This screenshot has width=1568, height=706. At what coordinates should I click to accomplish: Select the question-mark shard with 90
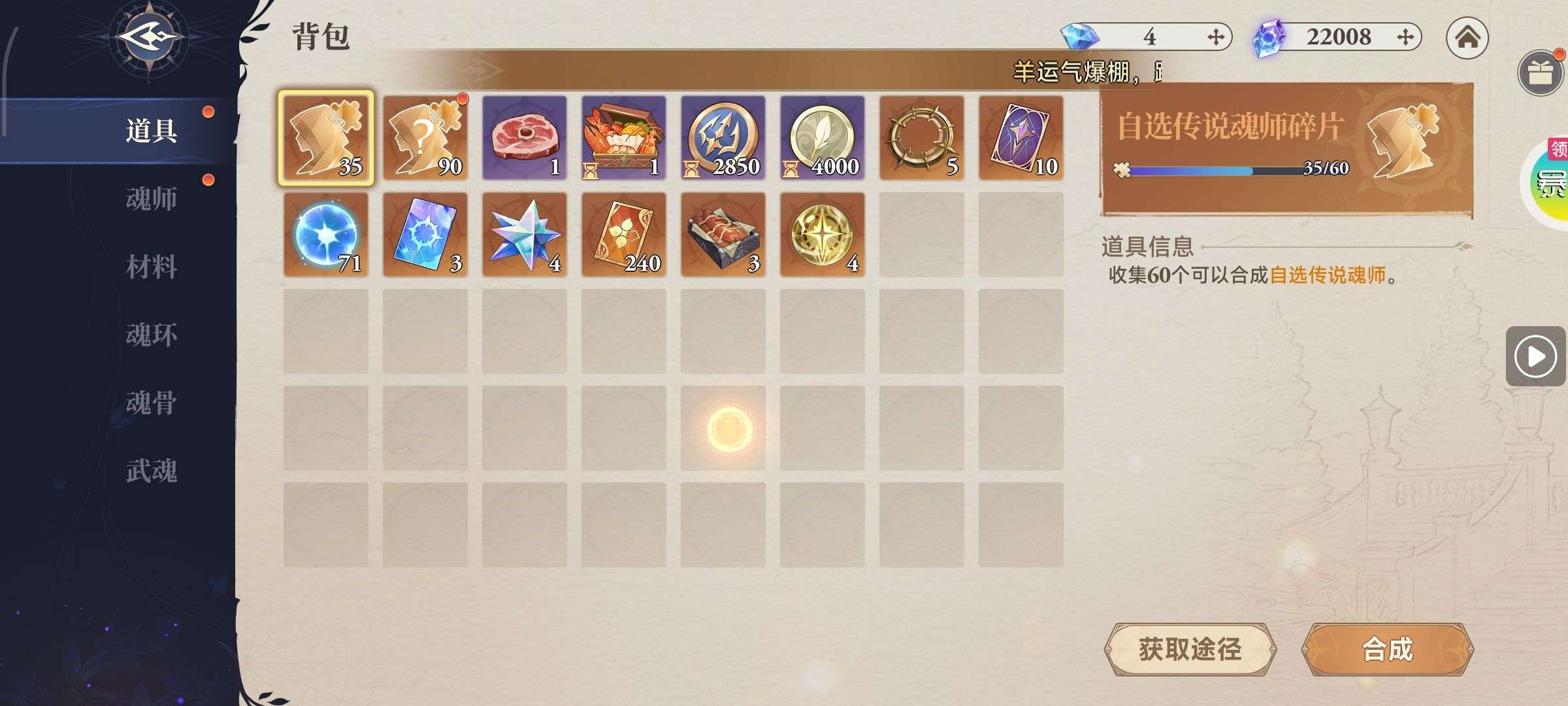(x=425, y=138)
